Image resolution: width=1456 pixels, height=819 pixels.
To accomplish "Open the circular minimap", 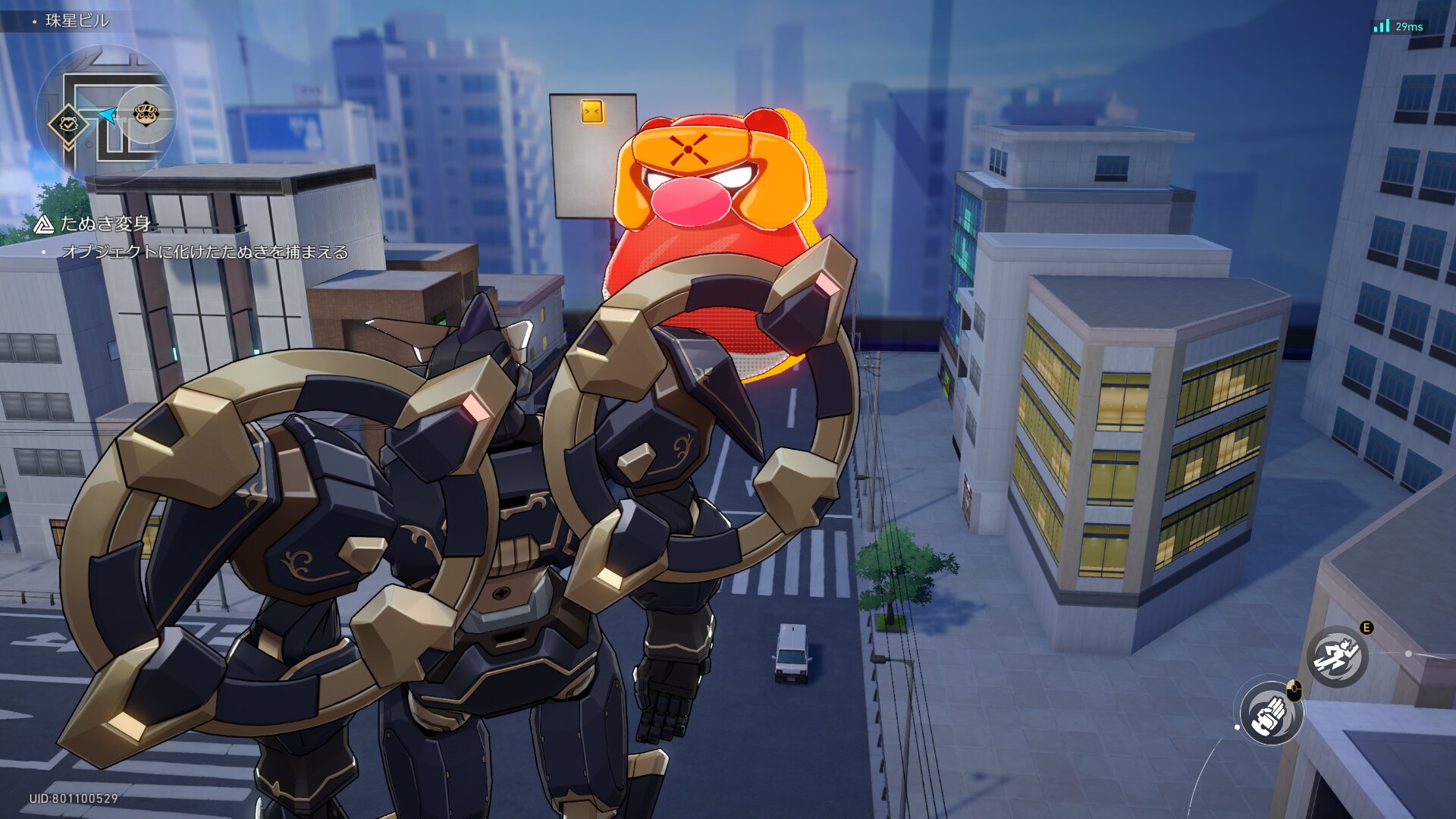I will coord(106,114).
